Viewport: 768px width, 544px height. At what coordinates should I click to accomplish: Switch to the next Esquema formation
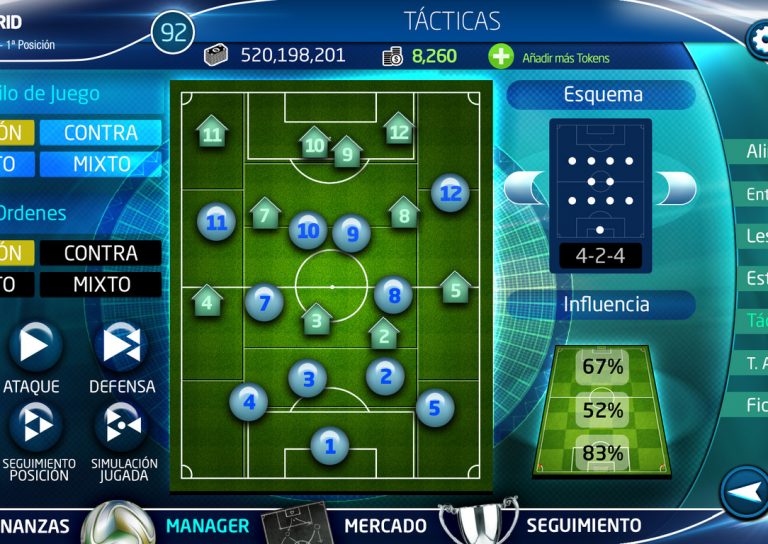point(677,187)
